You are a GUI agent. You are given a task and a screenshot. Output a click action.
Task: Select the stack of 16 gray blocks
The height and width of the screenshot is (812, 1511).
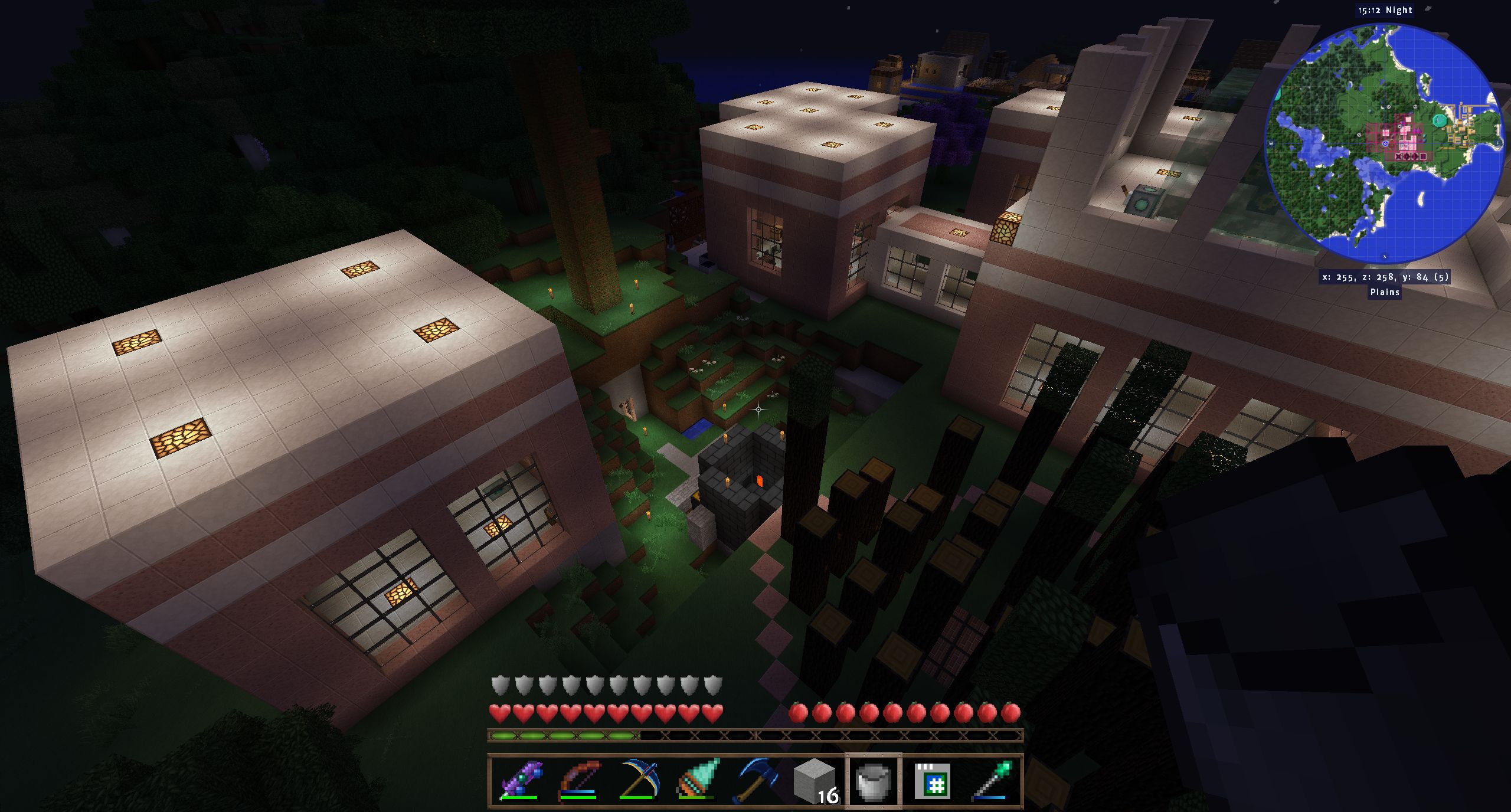click(x=815, y=781)
